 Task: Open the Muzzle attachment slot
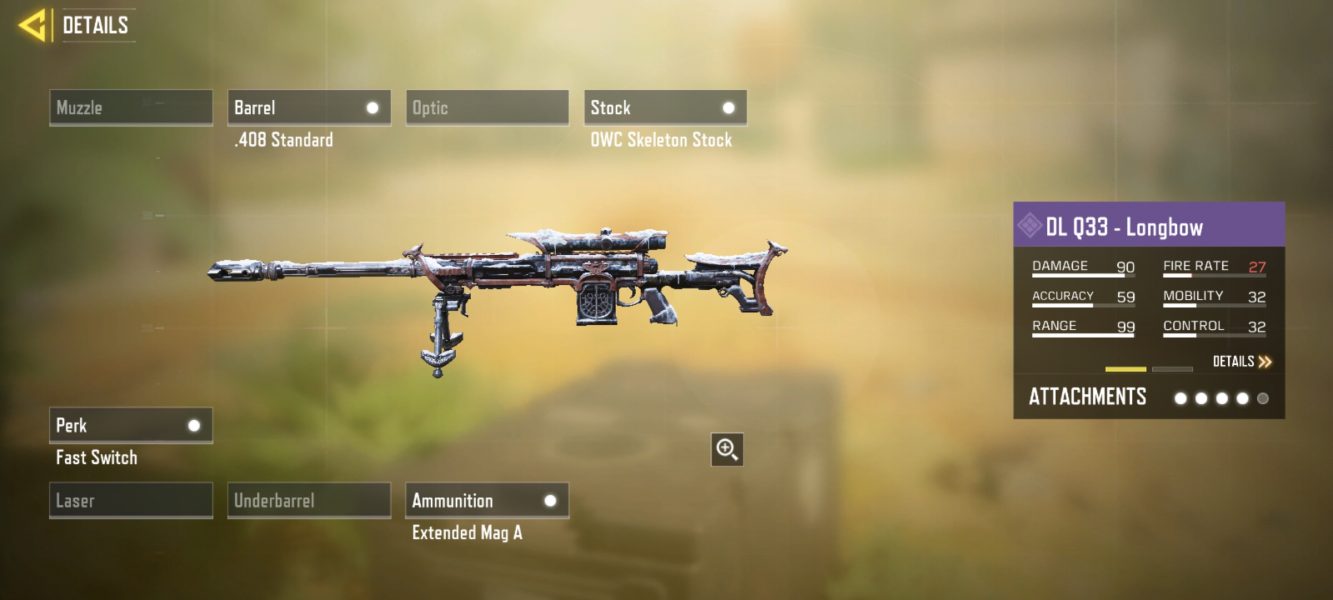131,108
